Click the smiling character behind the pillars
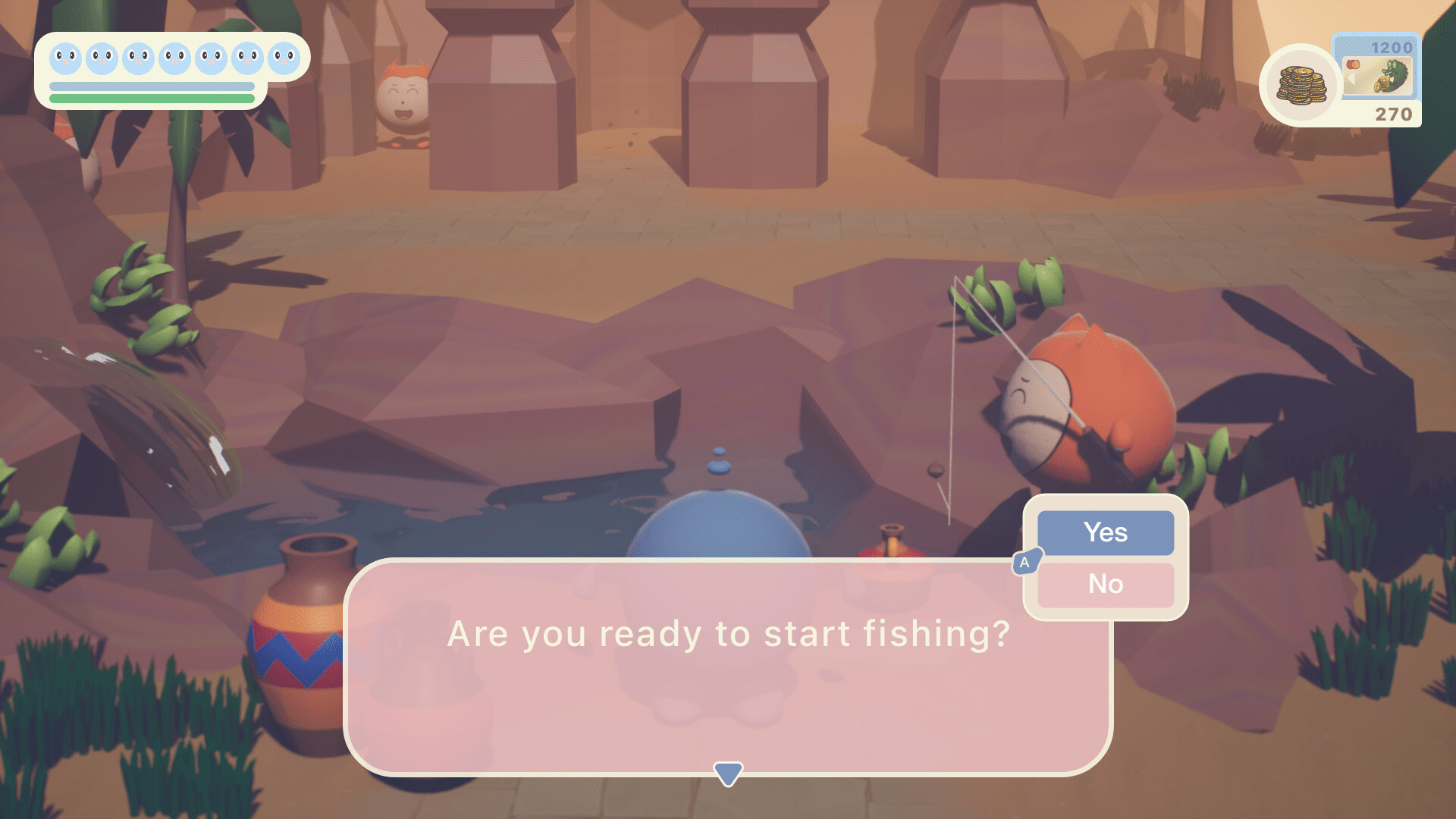 [402, 95]
